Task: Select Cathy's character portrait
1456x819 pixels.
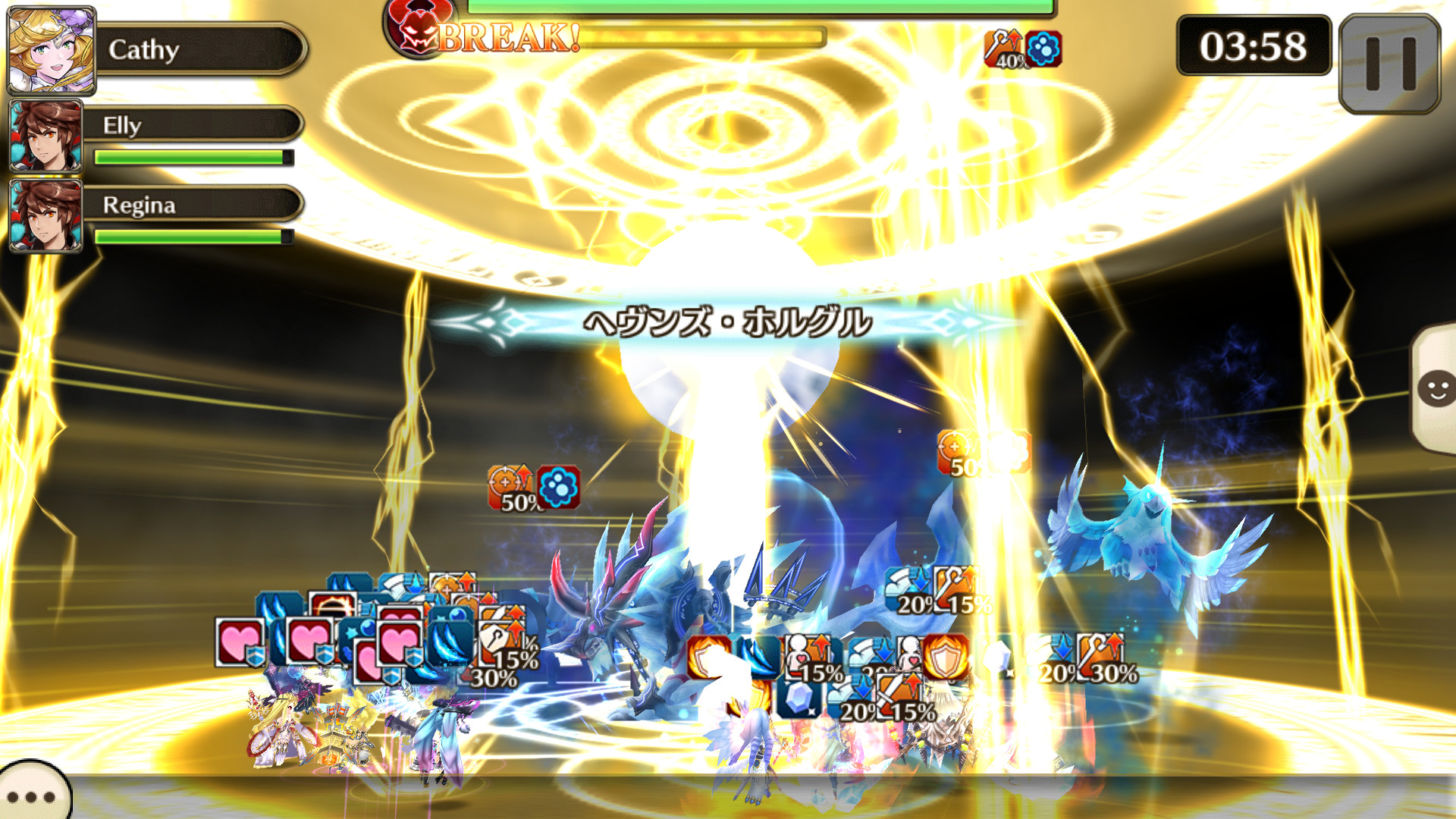Action: [x=49, y=49]
